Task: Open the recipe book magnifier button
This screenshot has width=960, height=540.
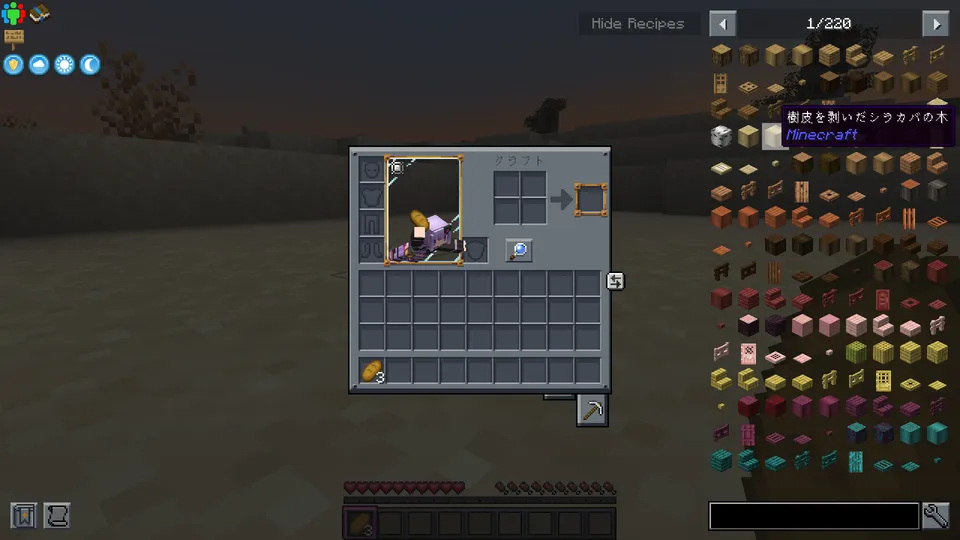Action: coord(518,251)
